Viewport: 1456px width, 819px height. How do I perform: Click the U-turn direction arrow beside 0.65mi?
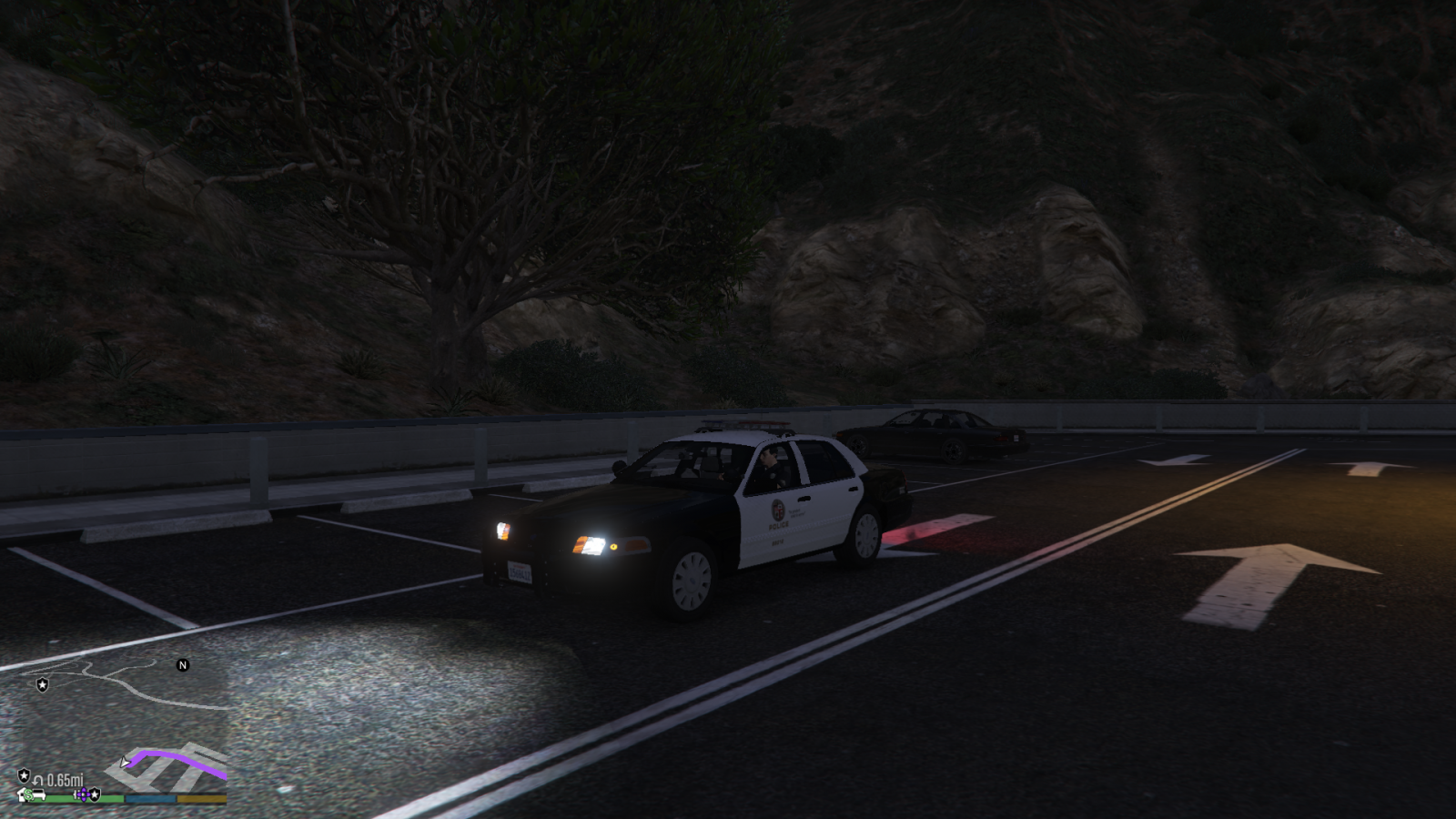click(39, 780)
